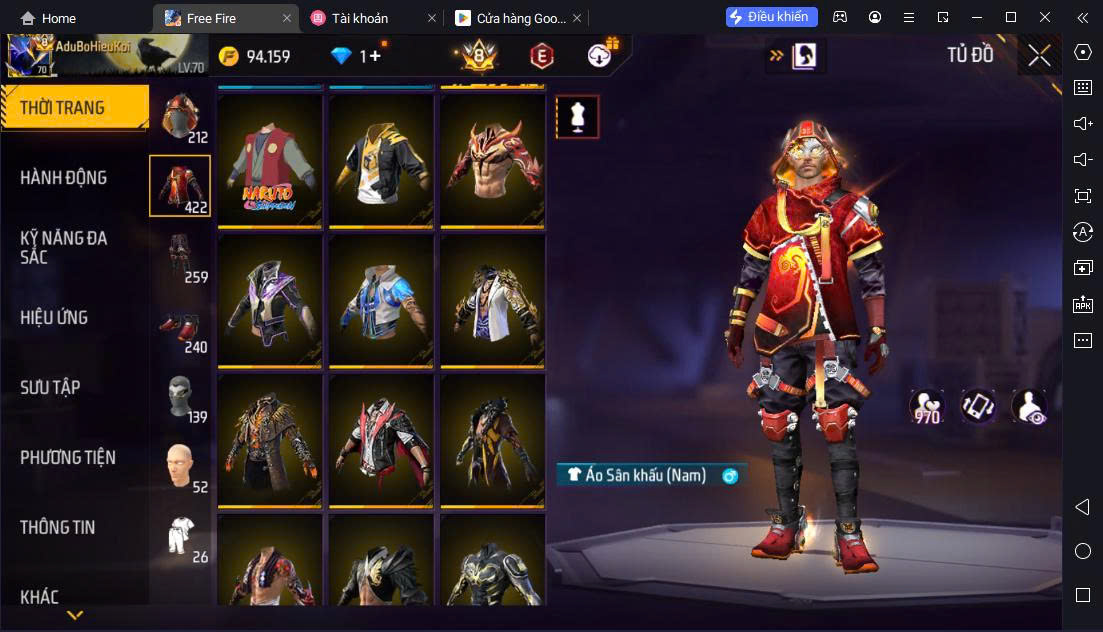Switch to the HÀNH ĐỘNG category
The image size is (1103, 632).
[65, 178]
